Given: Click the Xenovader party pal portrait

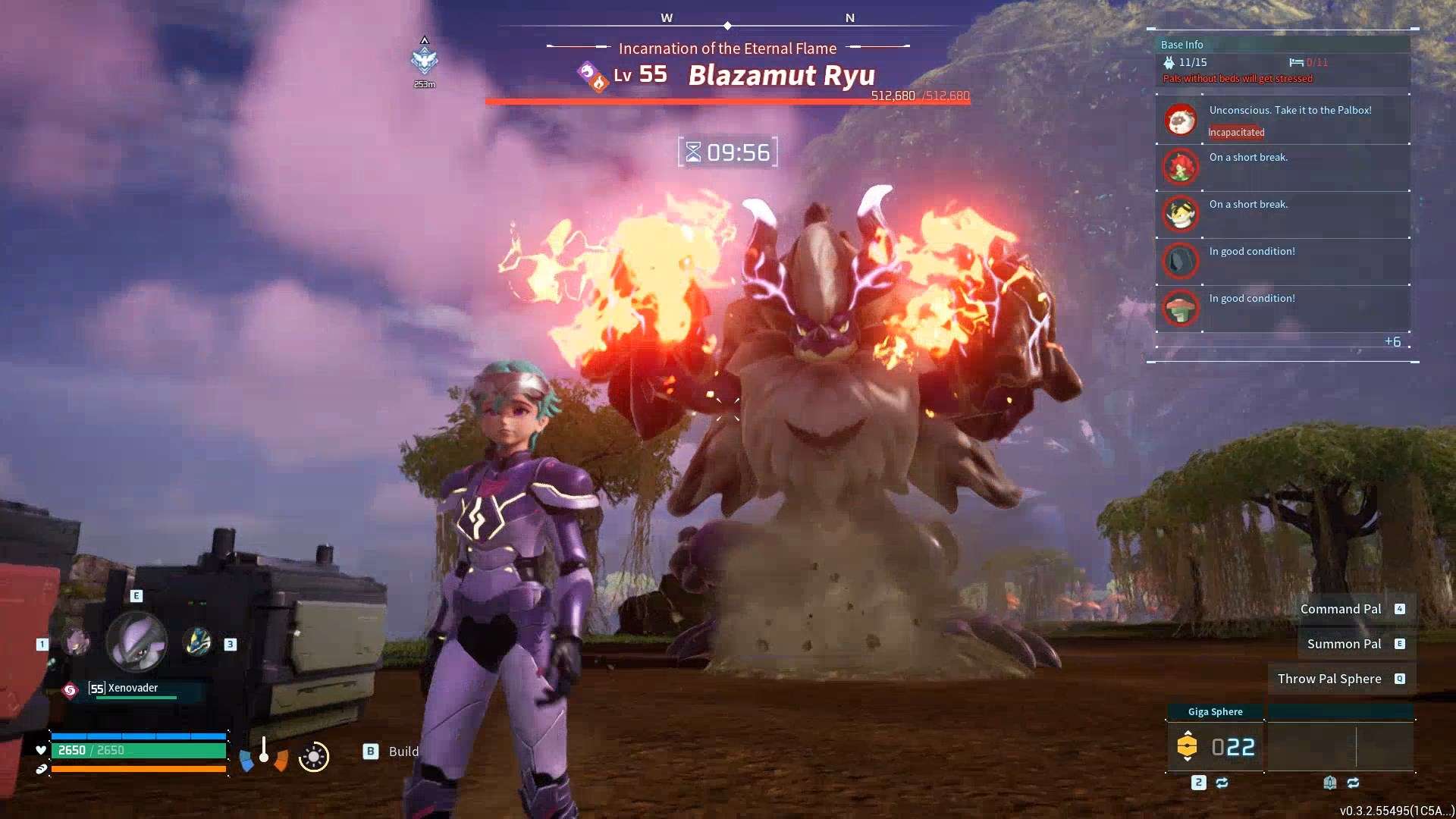Looking at the screenshot, I should pyautogui.click(x=137, y=642).
